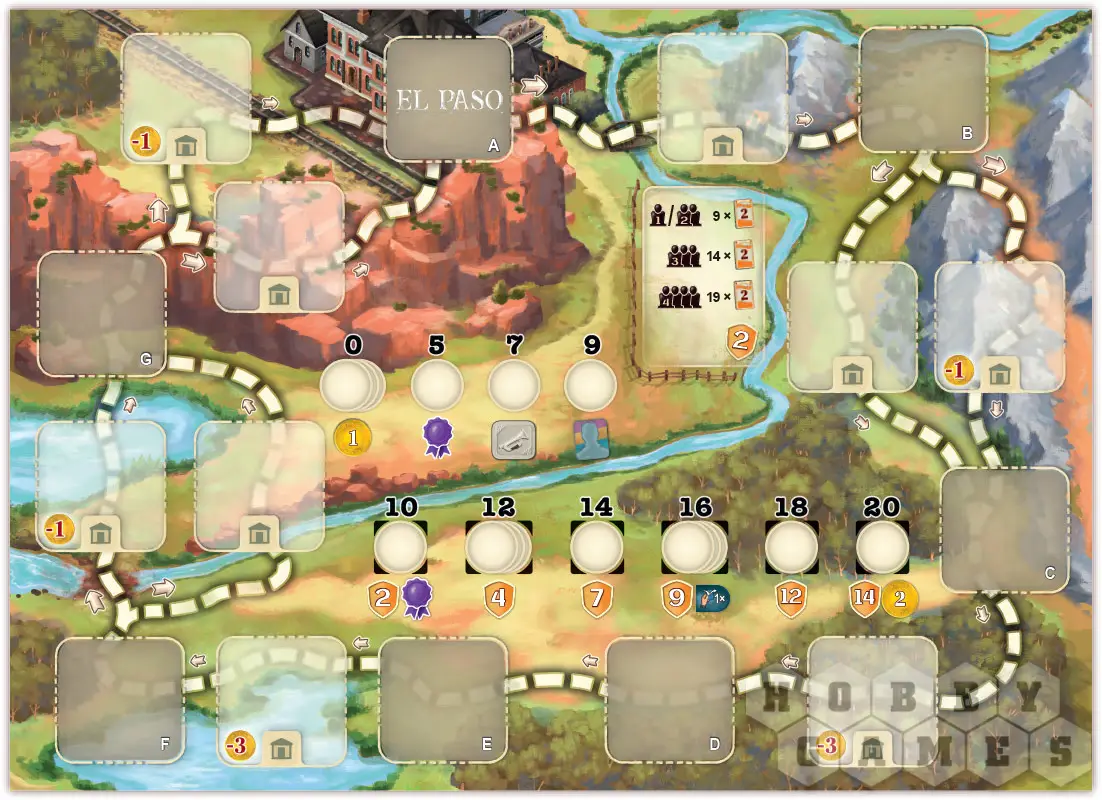Screen dimensions: 1102x800
Task: Click the purple ribbon icon under 5
Action: [437, 438]
